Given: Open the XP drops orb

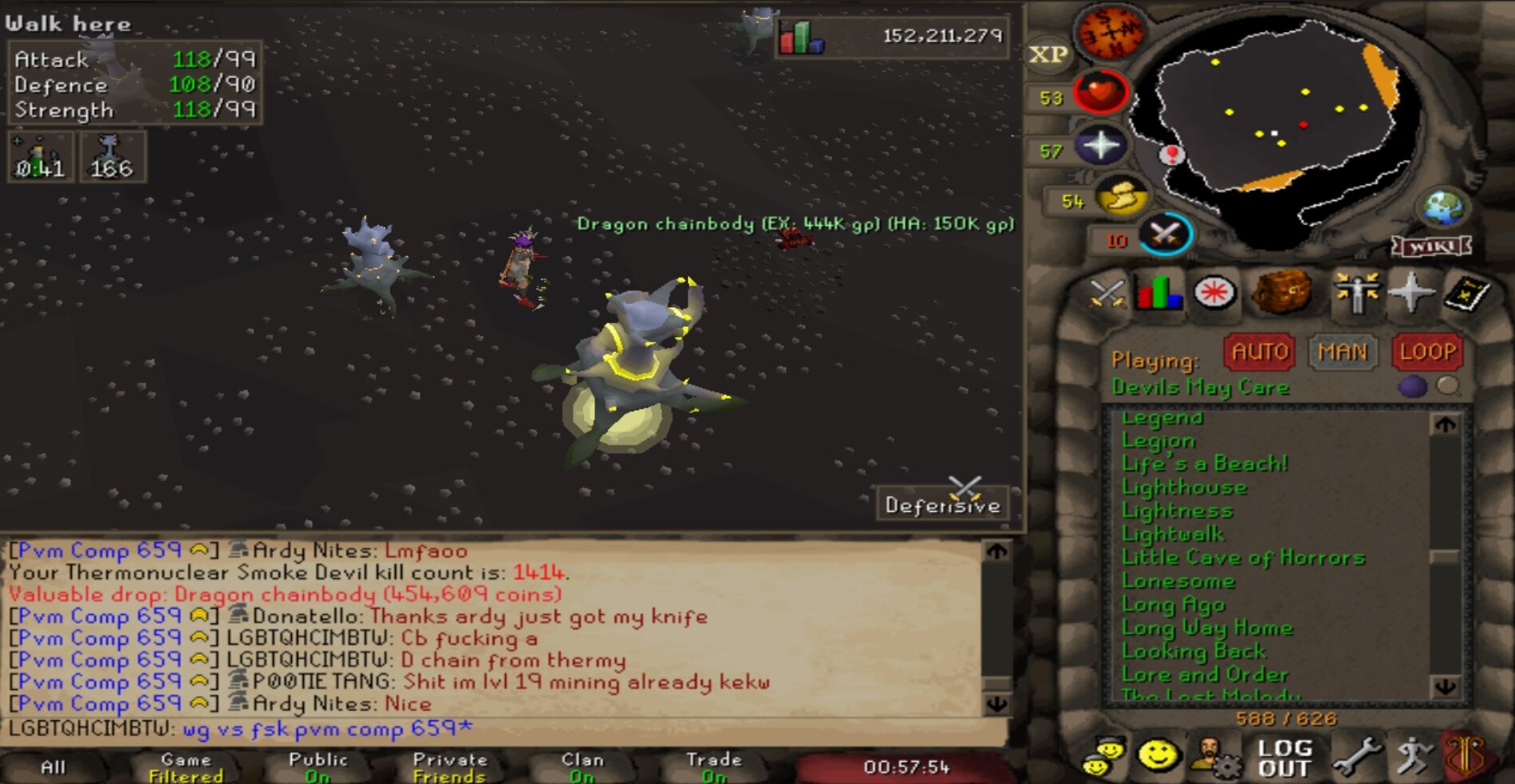Looking at the screenshot, I should point(1047,54).
